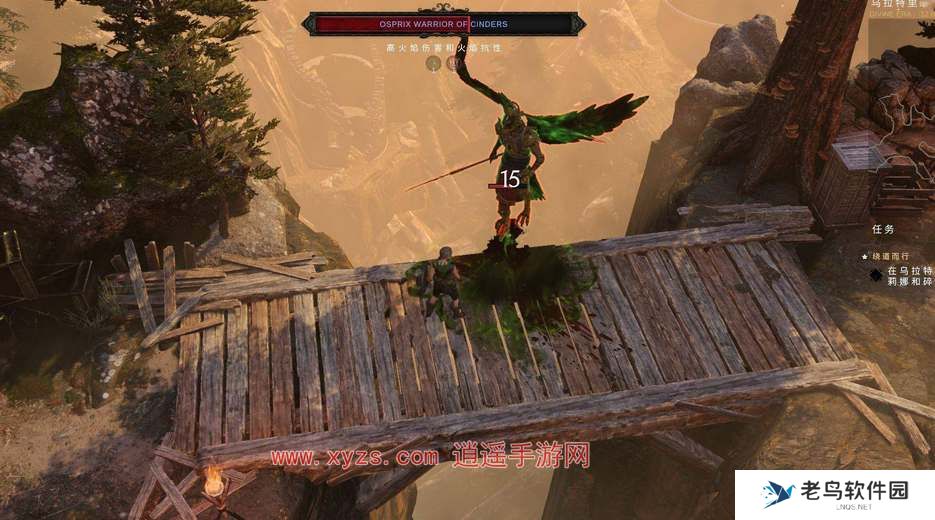This screenshot has height=520, width=935.
Task: Open the 任务 quest tracker header
Action: pos(886,229)
